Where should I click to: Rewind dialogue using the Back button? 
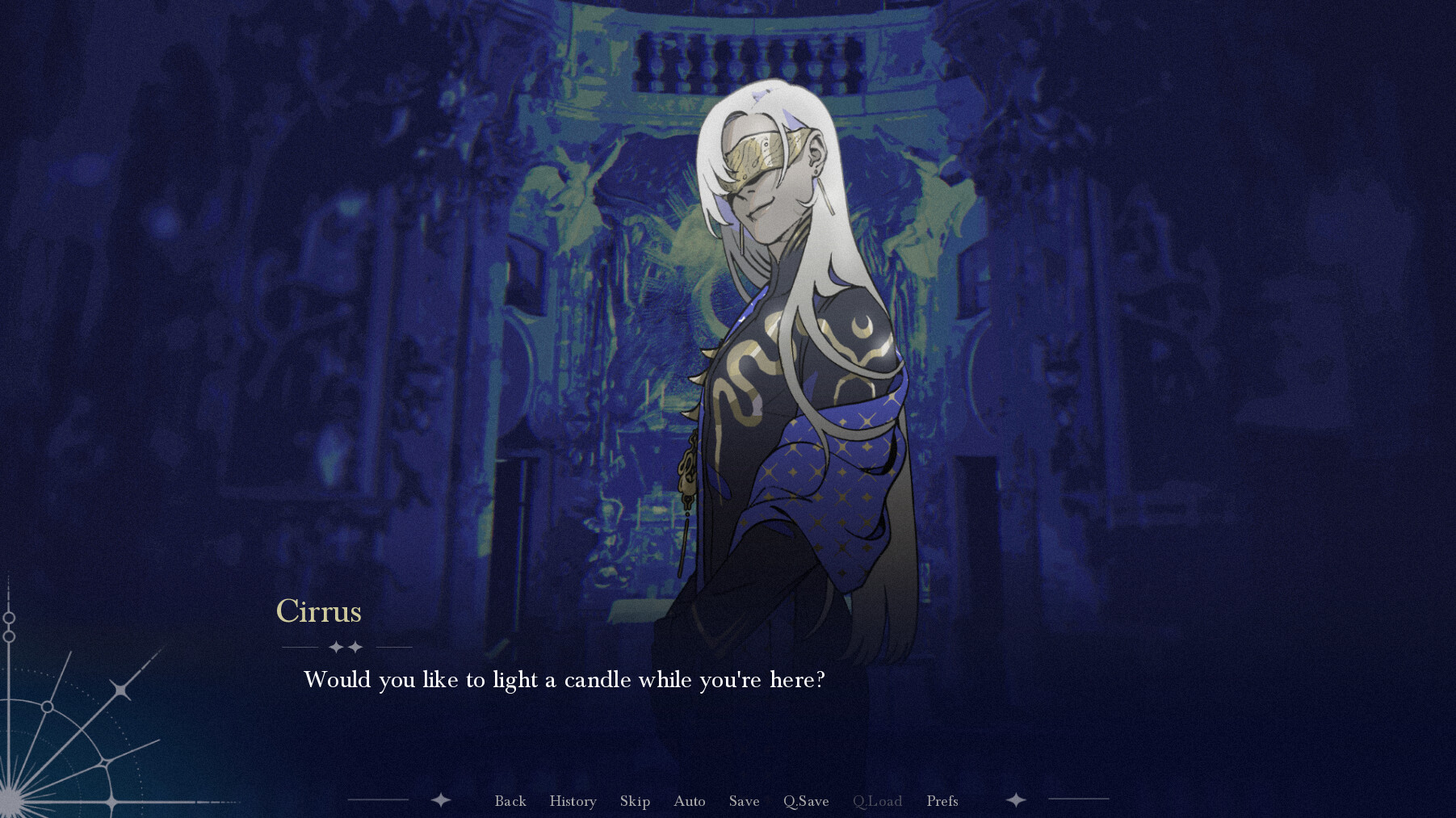click(510, 801)
